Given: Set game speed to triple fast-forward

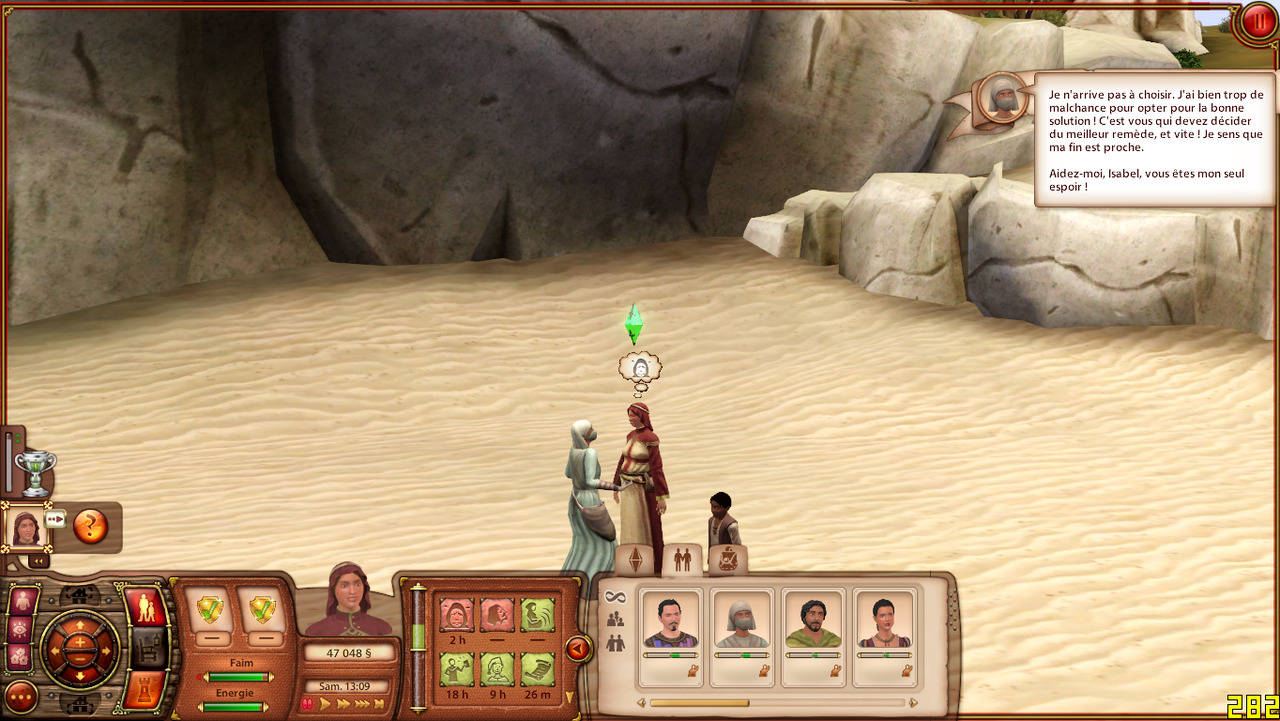Looking at the screenshot, I should click(364, 704).
